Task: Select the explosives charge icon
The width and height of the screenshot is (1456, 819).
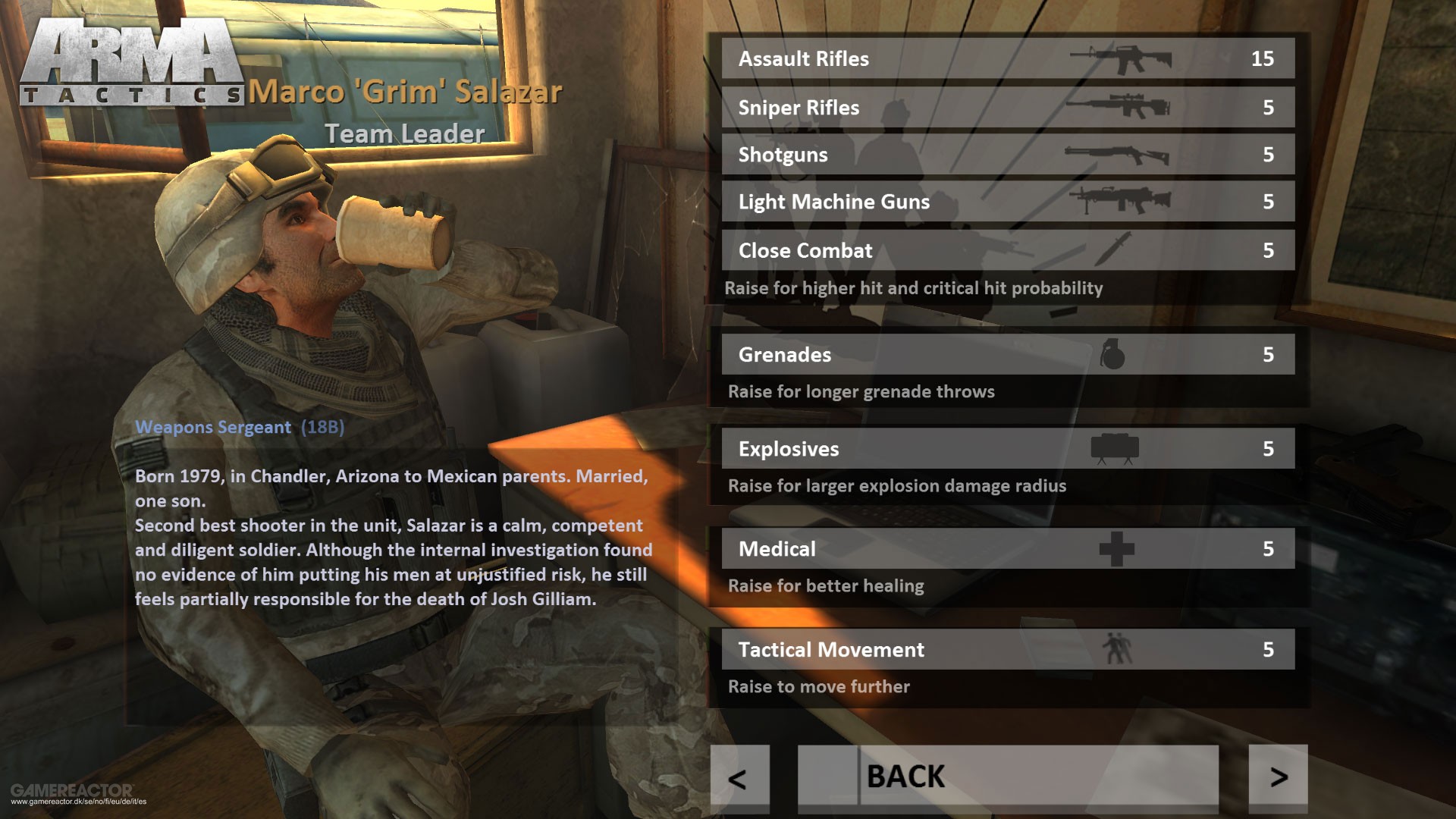Action: [x=1115, y=447]
